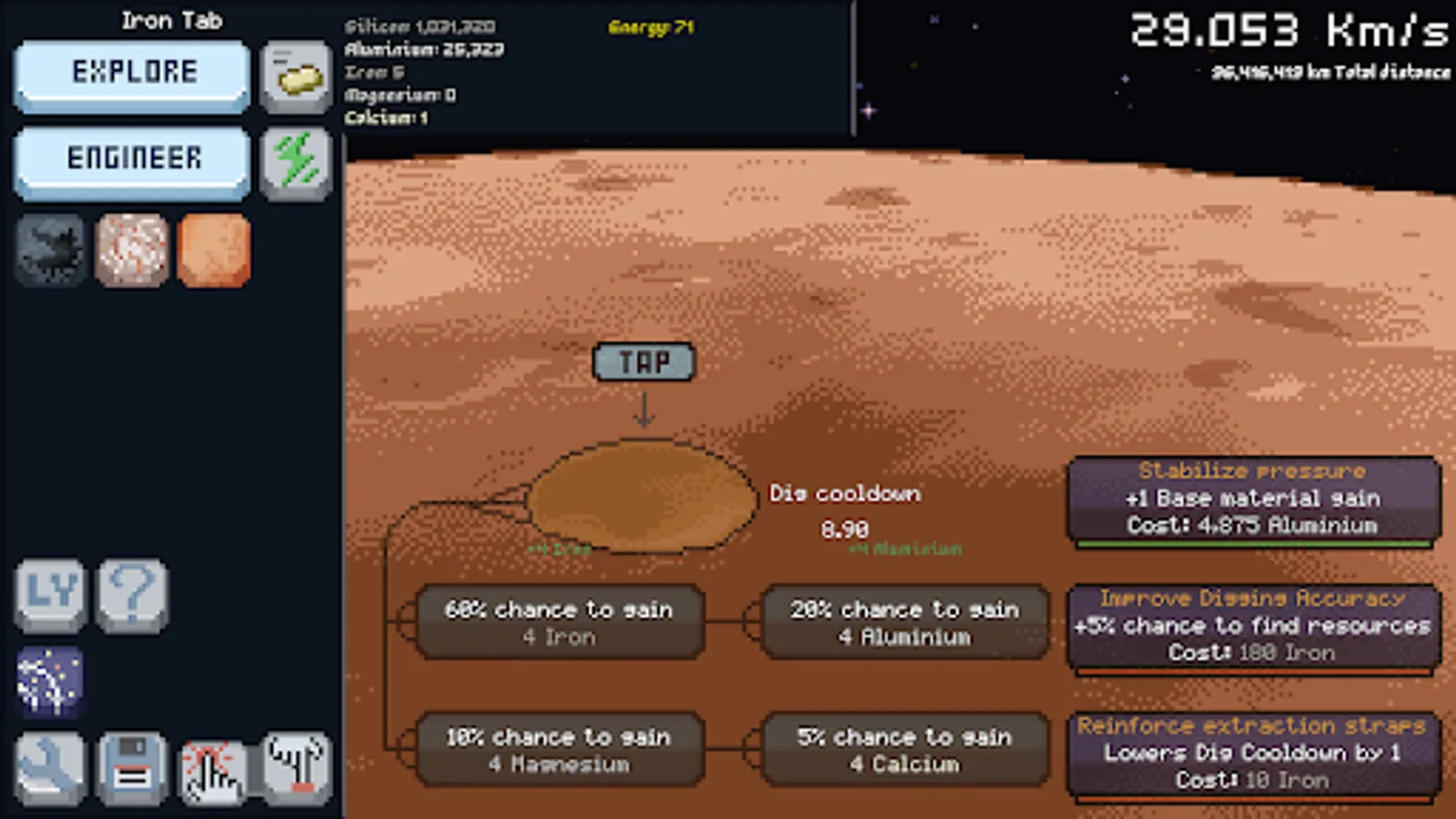This screenshot has height=819, width=1456.
Task: Click the gold ingot icon beside EXPLORE
Action: pyautogui.click(x=296, y=76)
